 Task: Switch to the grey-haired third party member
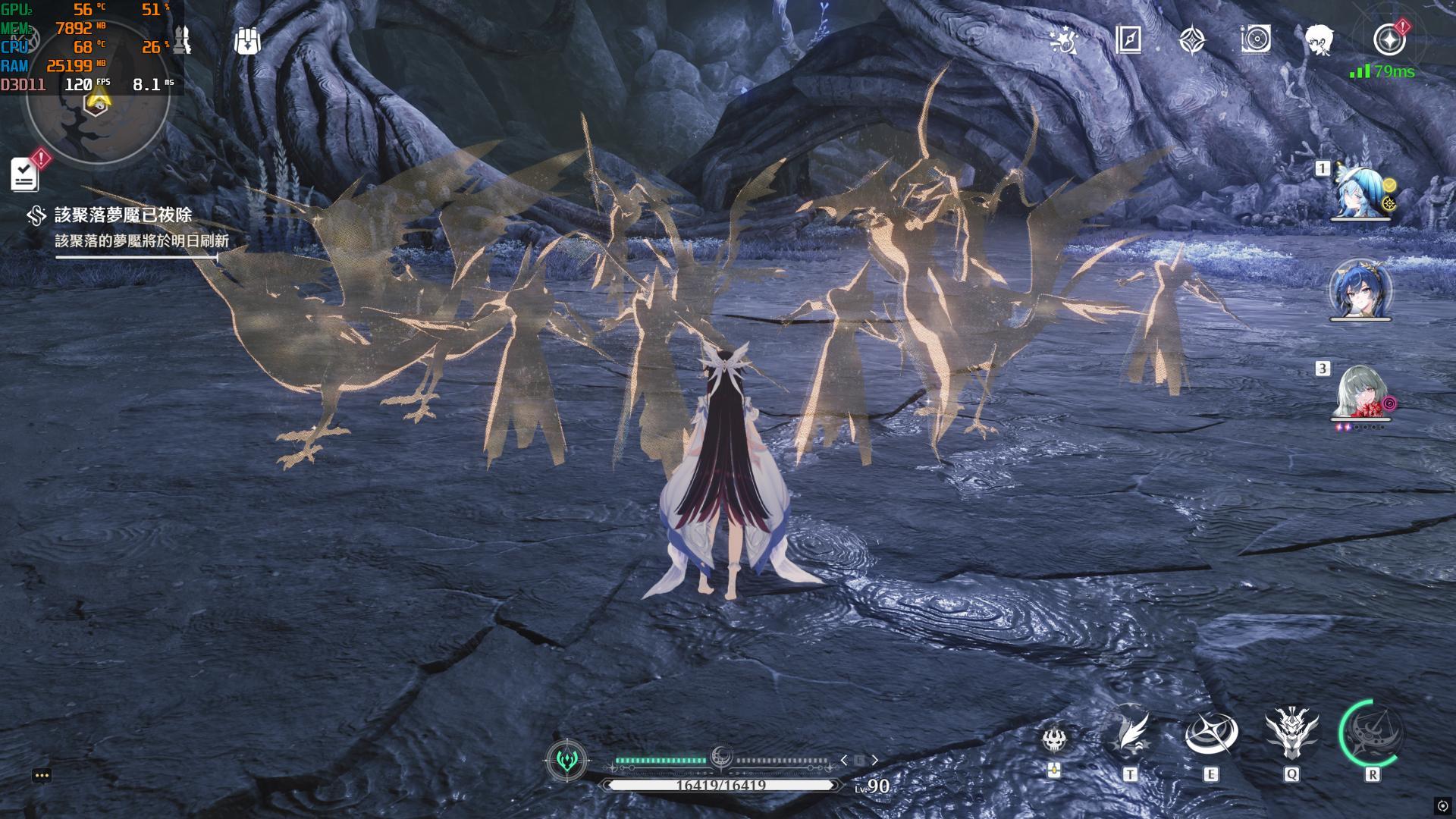click(x=1360, y=393)
